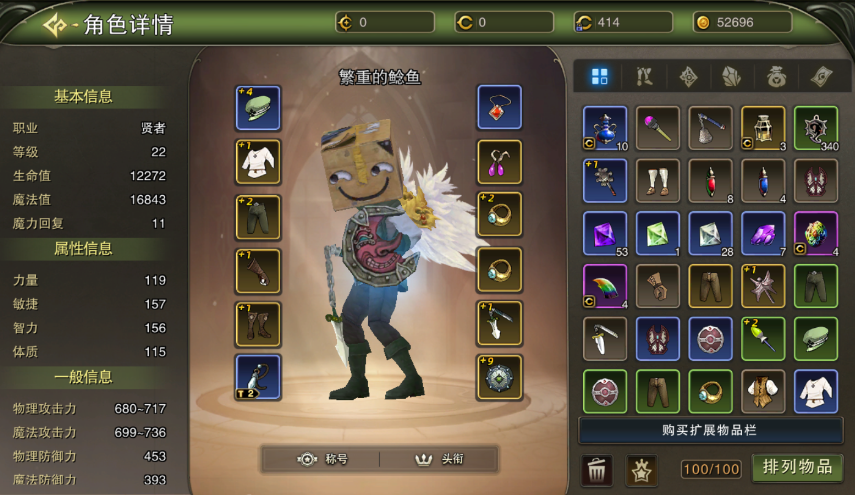855x495 pixels.
Task: Select the gold ring in the inventory
Action: (x=710, y=391)
